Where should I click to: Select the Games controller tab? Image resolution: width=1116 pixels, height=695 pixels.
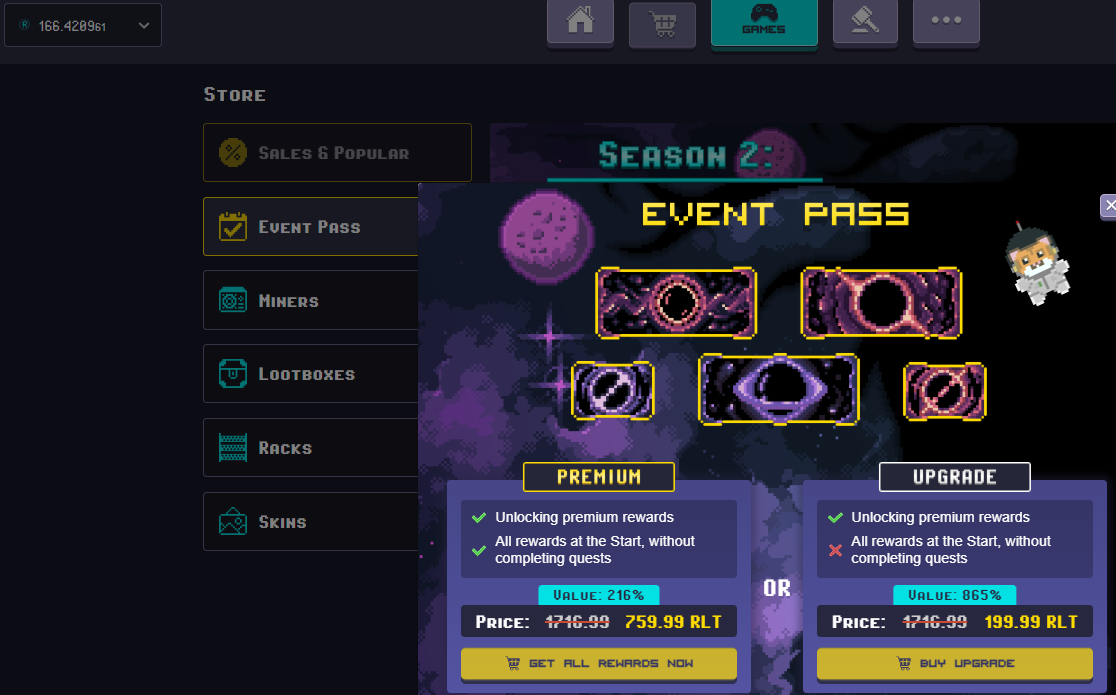pos(764,22)
